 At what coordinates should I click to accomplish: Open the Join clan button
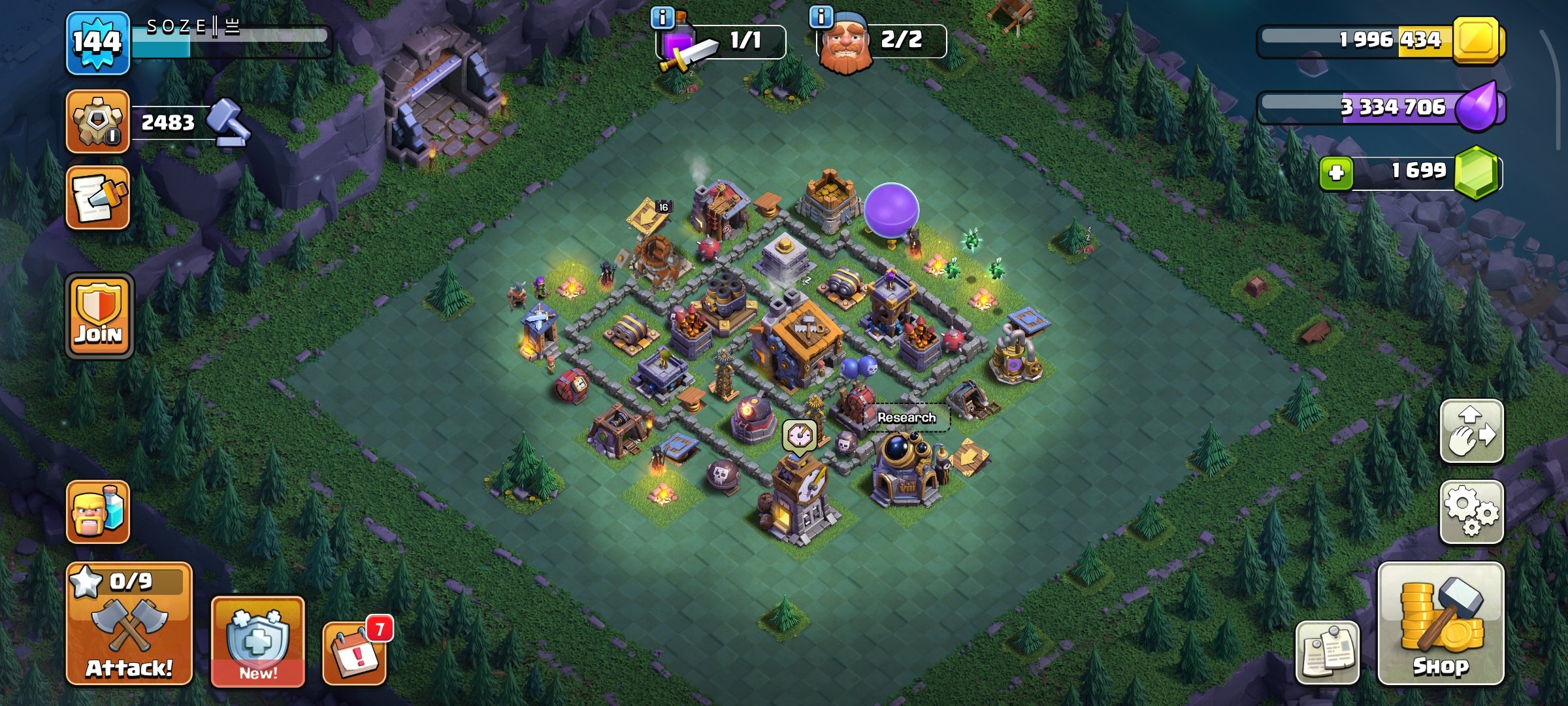[x=99, y=316]
